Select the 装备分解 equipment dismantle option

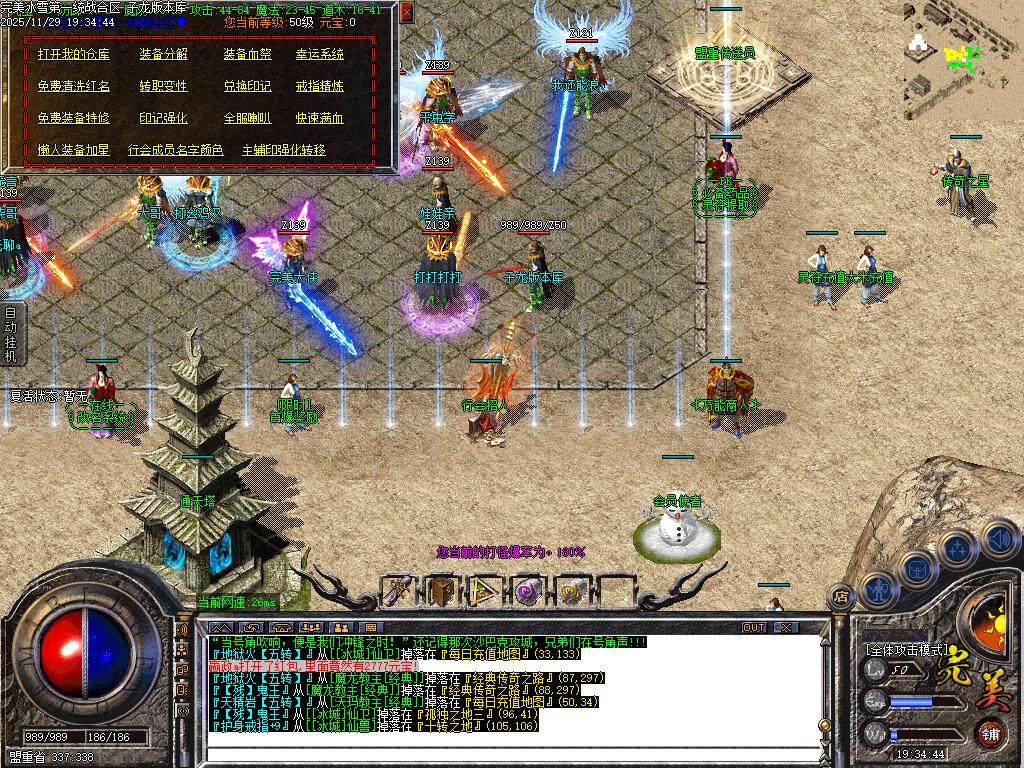tap(163, 54)
